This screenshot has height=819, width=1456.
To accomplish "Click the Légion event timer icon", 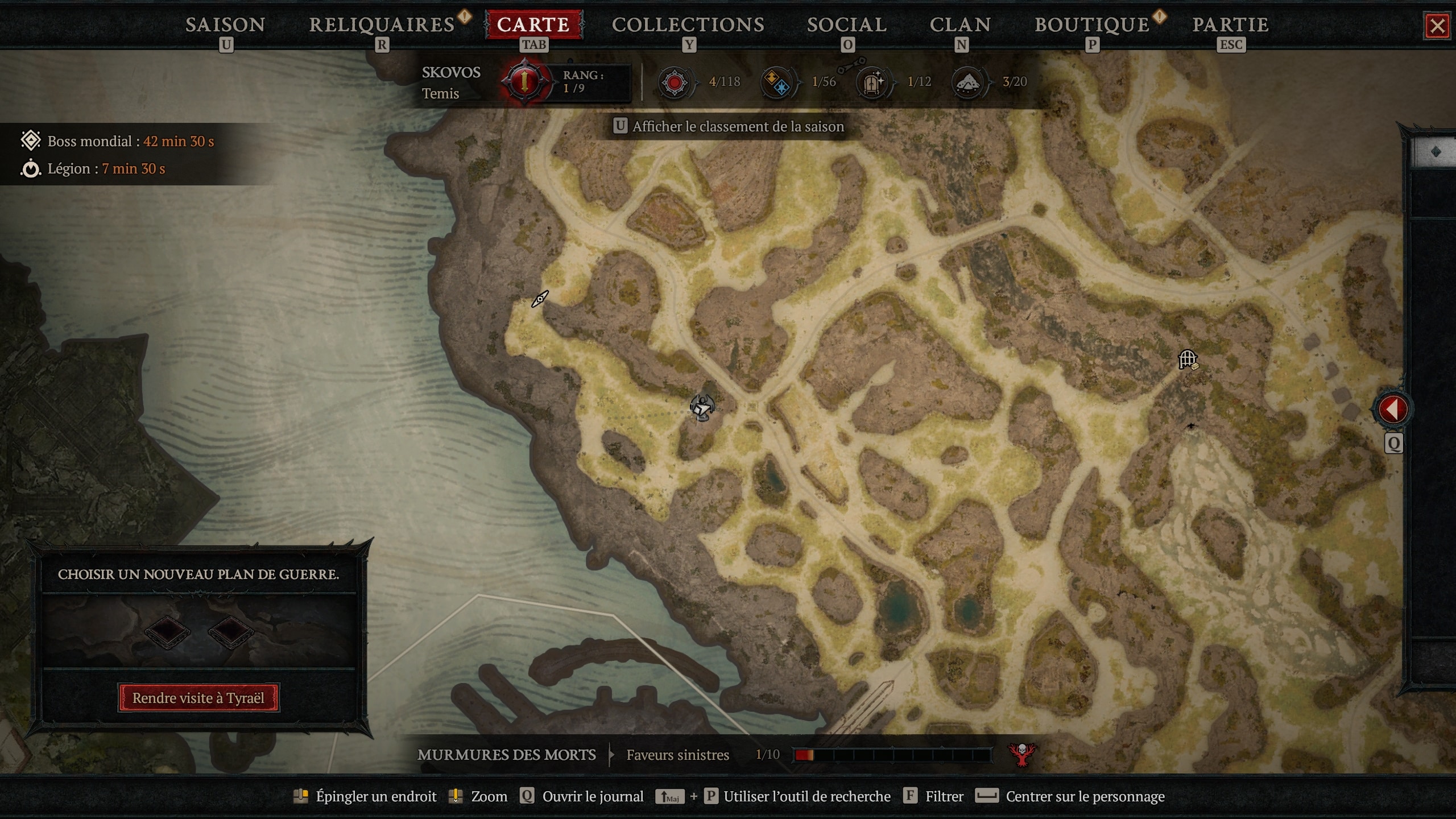I will tap(31, 168).
